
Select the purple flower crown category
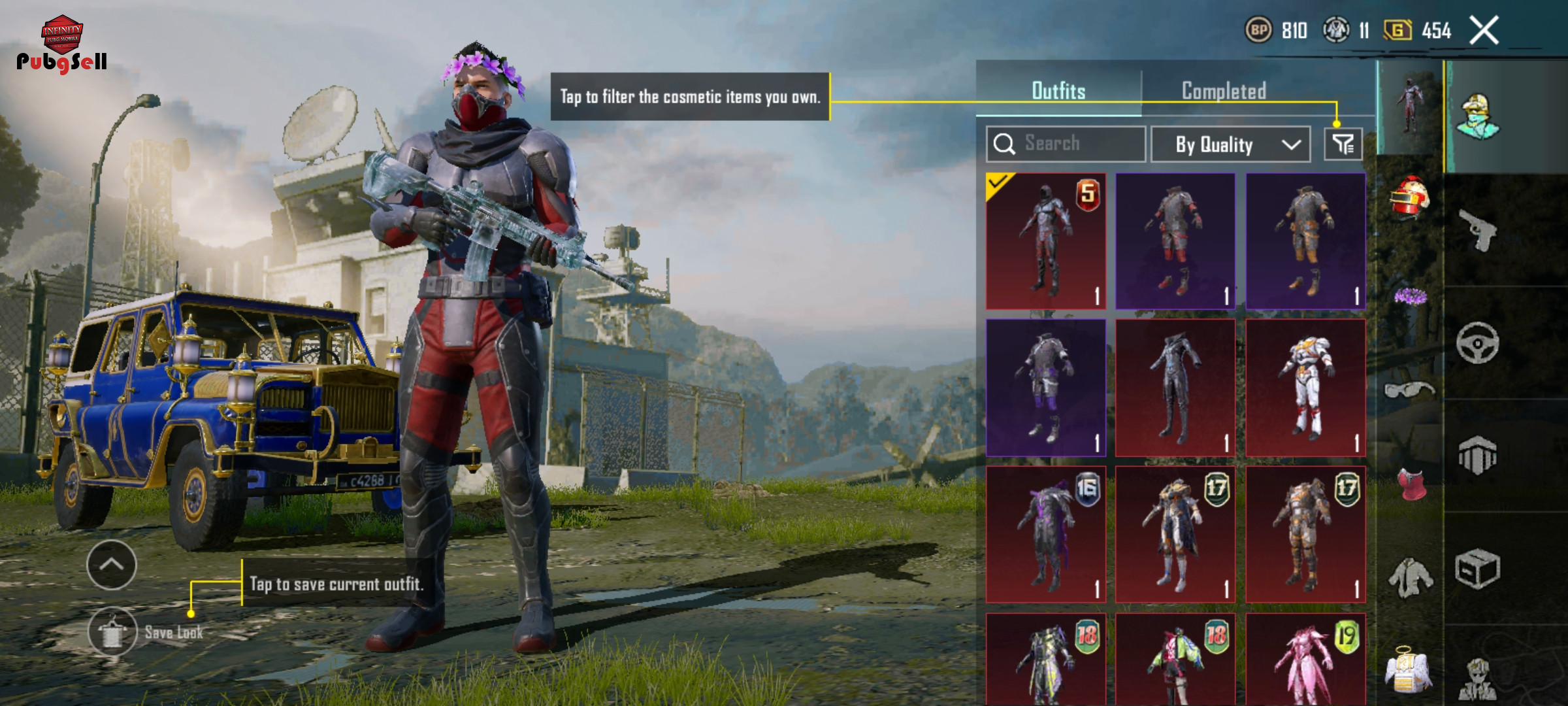tap(1409, 297)
